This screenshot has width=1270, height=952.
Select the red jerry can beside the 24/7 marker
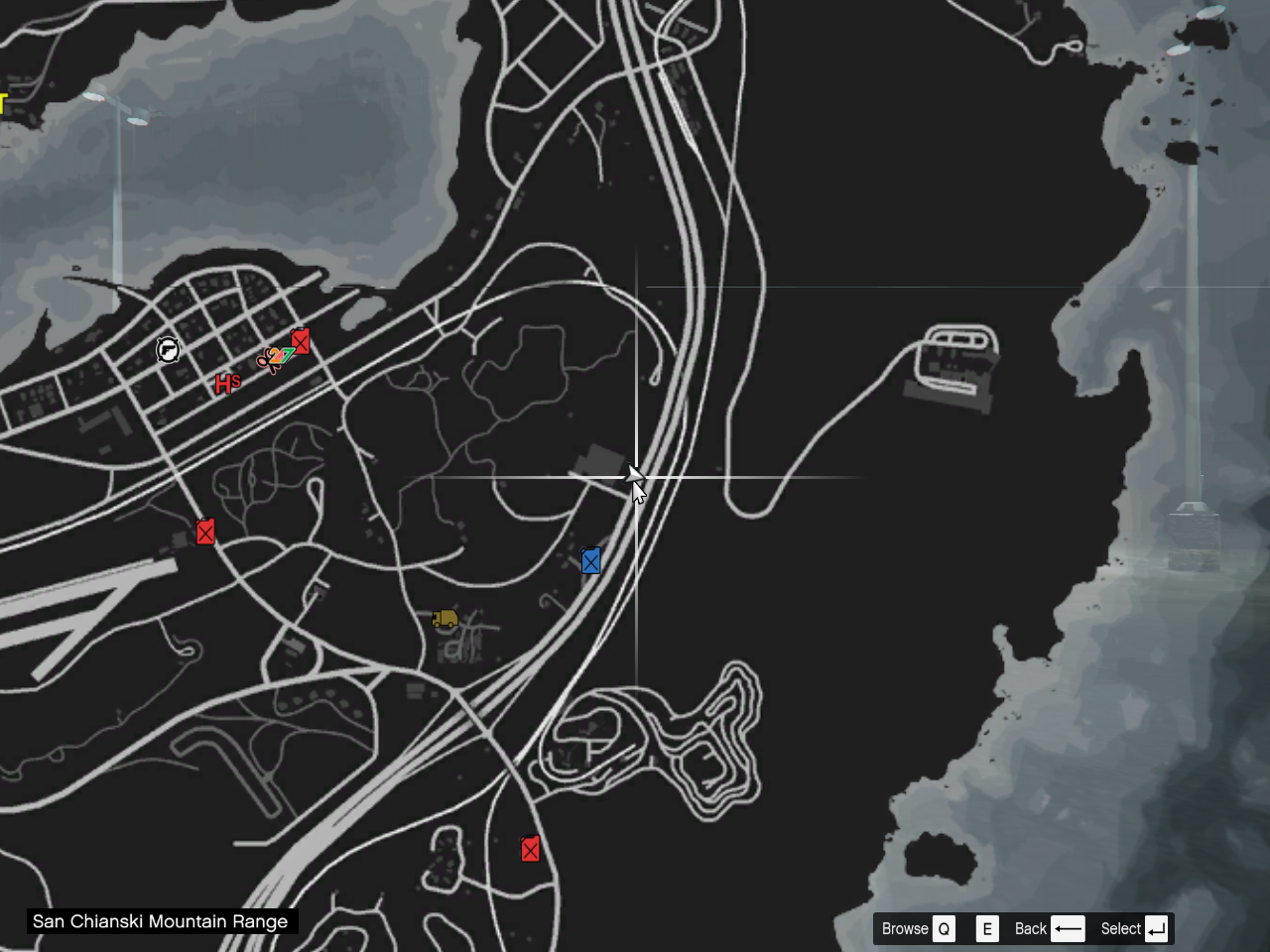click(301, 341)
